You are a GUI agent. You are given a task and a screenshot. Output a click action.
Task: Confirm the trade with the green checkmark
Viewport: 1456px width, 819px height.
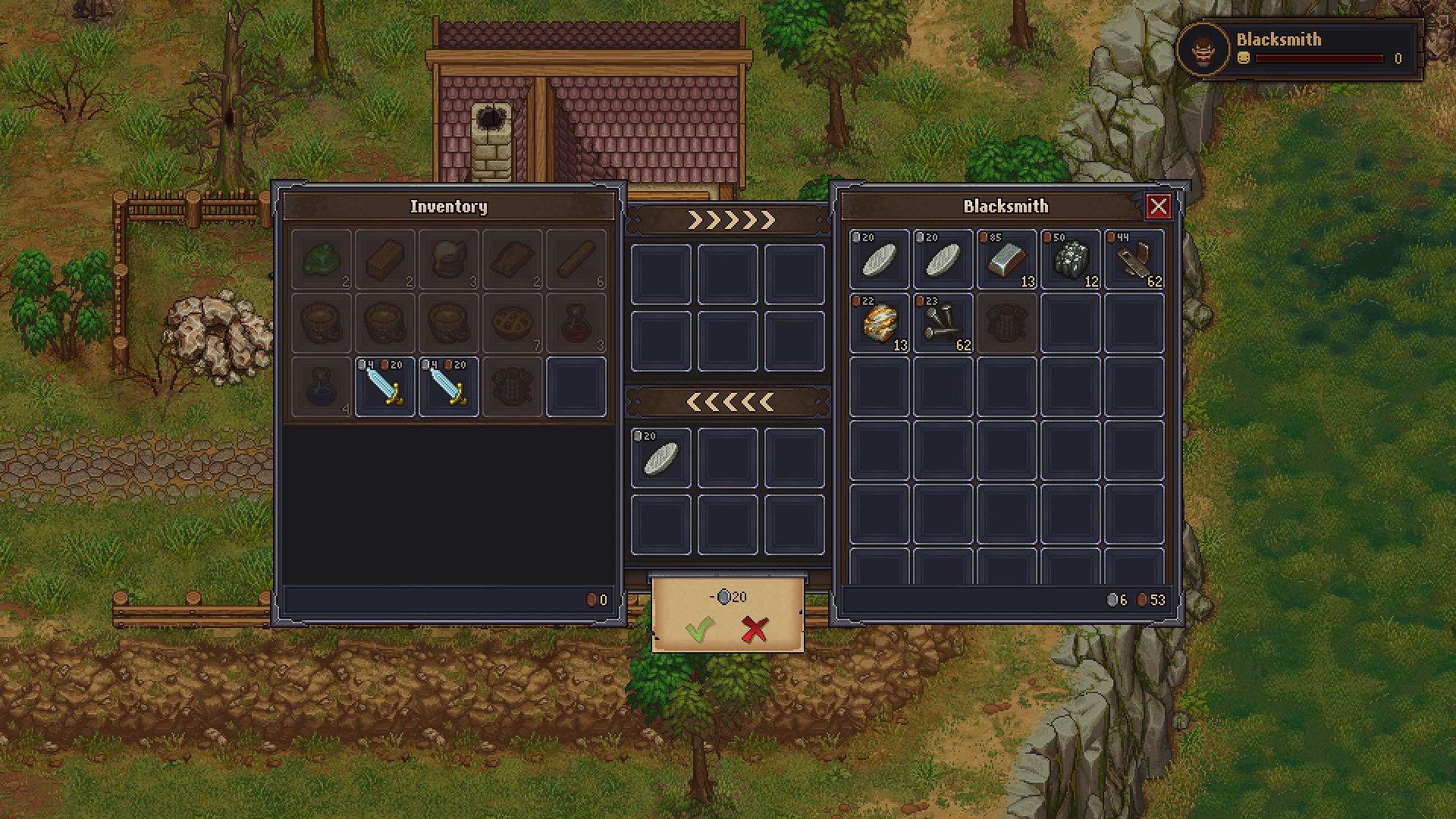701,629
